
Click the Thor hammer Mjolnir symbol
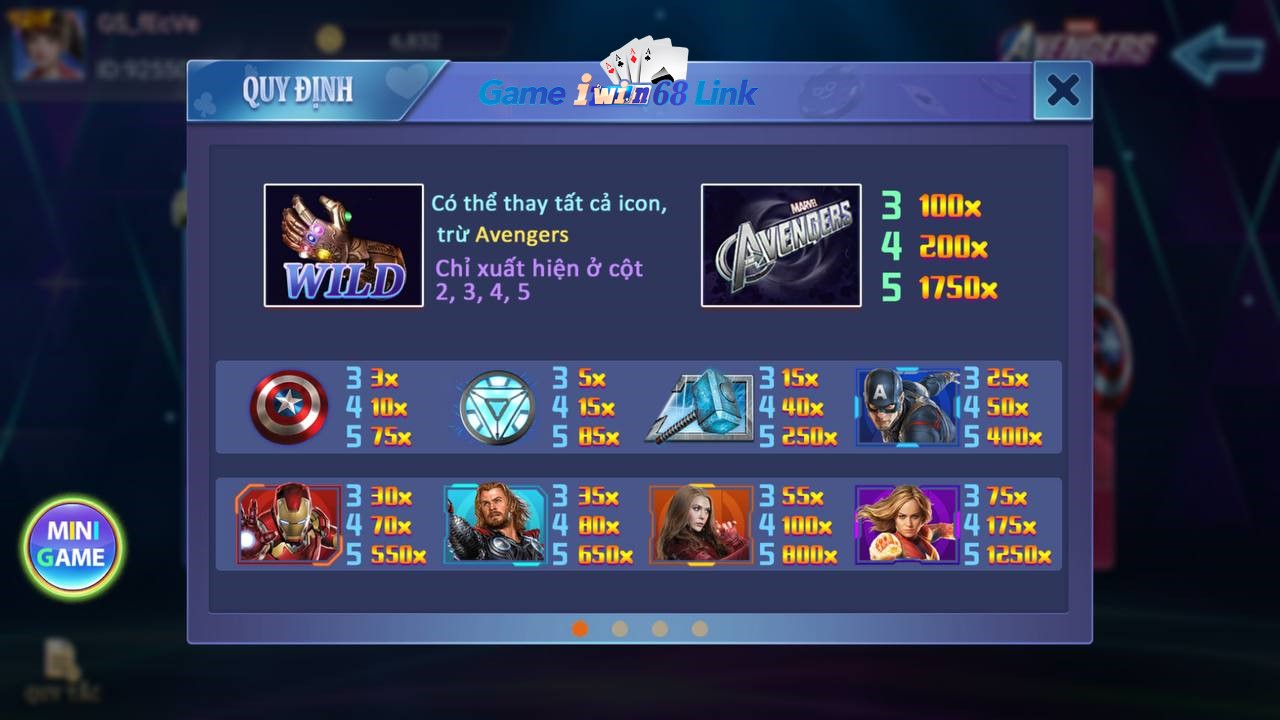coord(702,407)
